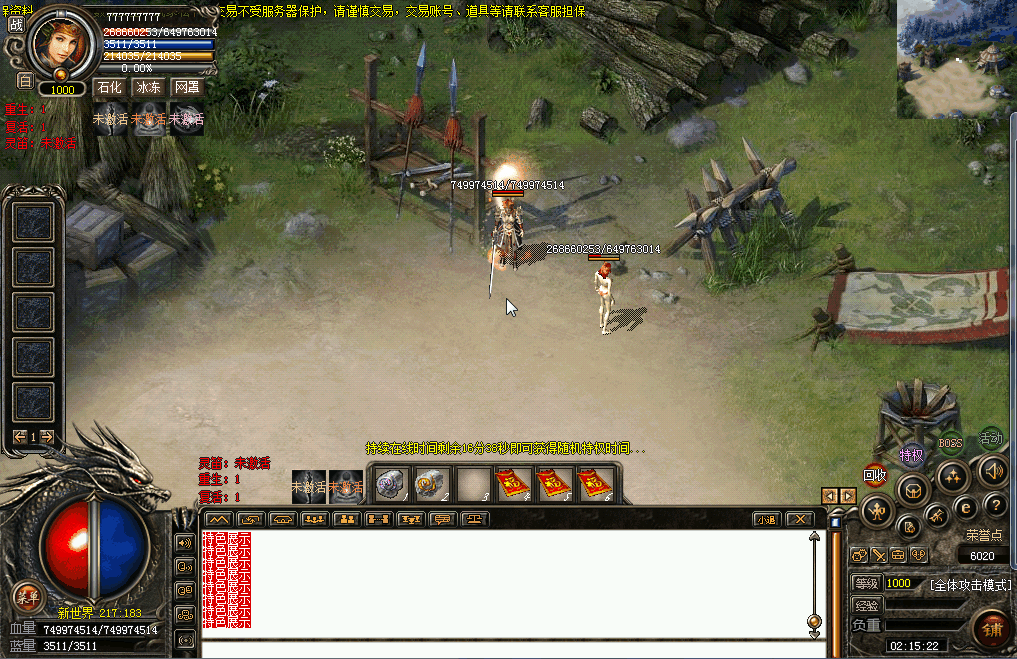Click the 等级 level button

coord(865,583)
